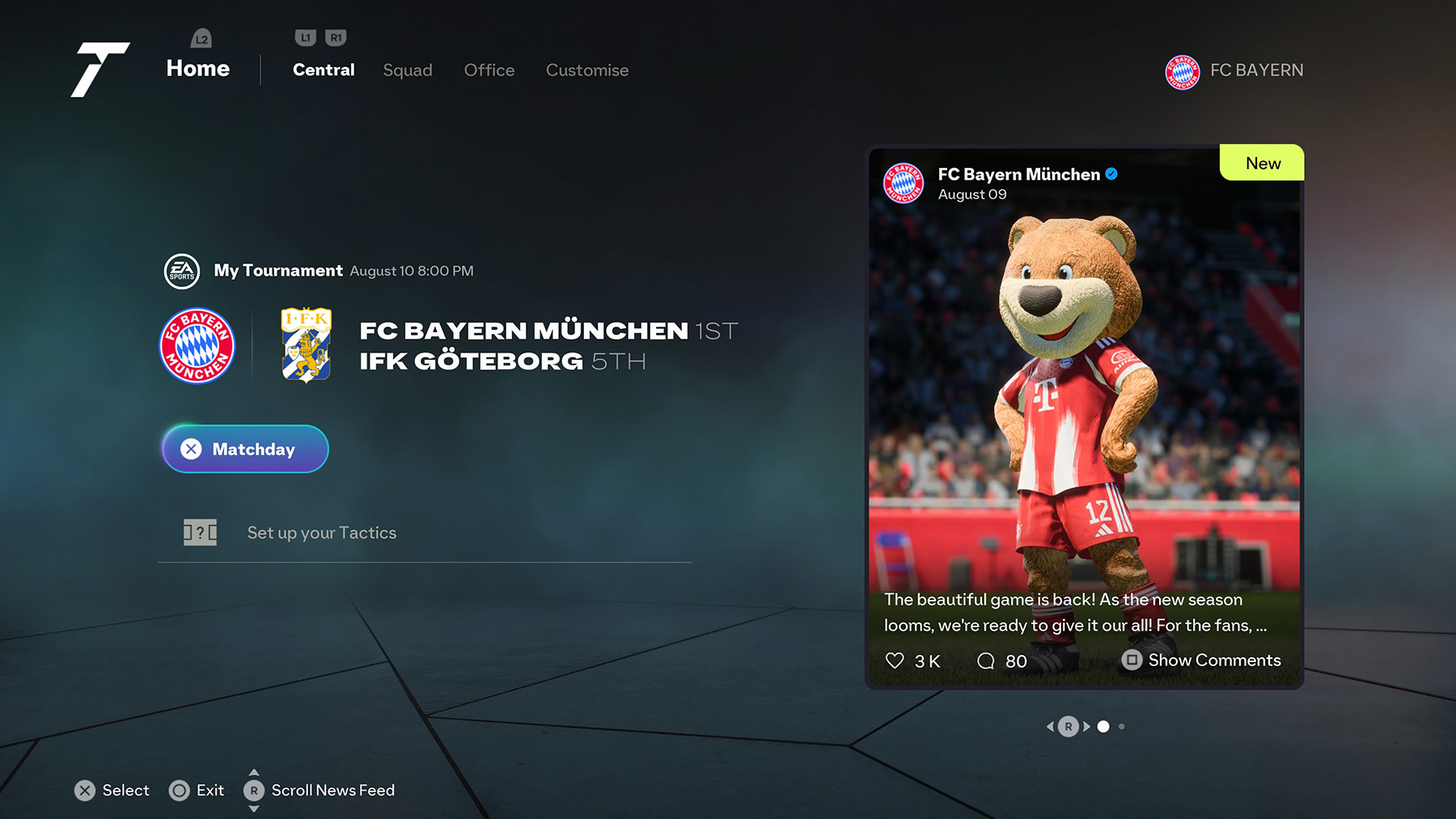This screenshot has height=819, width=1456.
Task: Like the FC Bayern München news post
Action: click(x=896, y=661)
